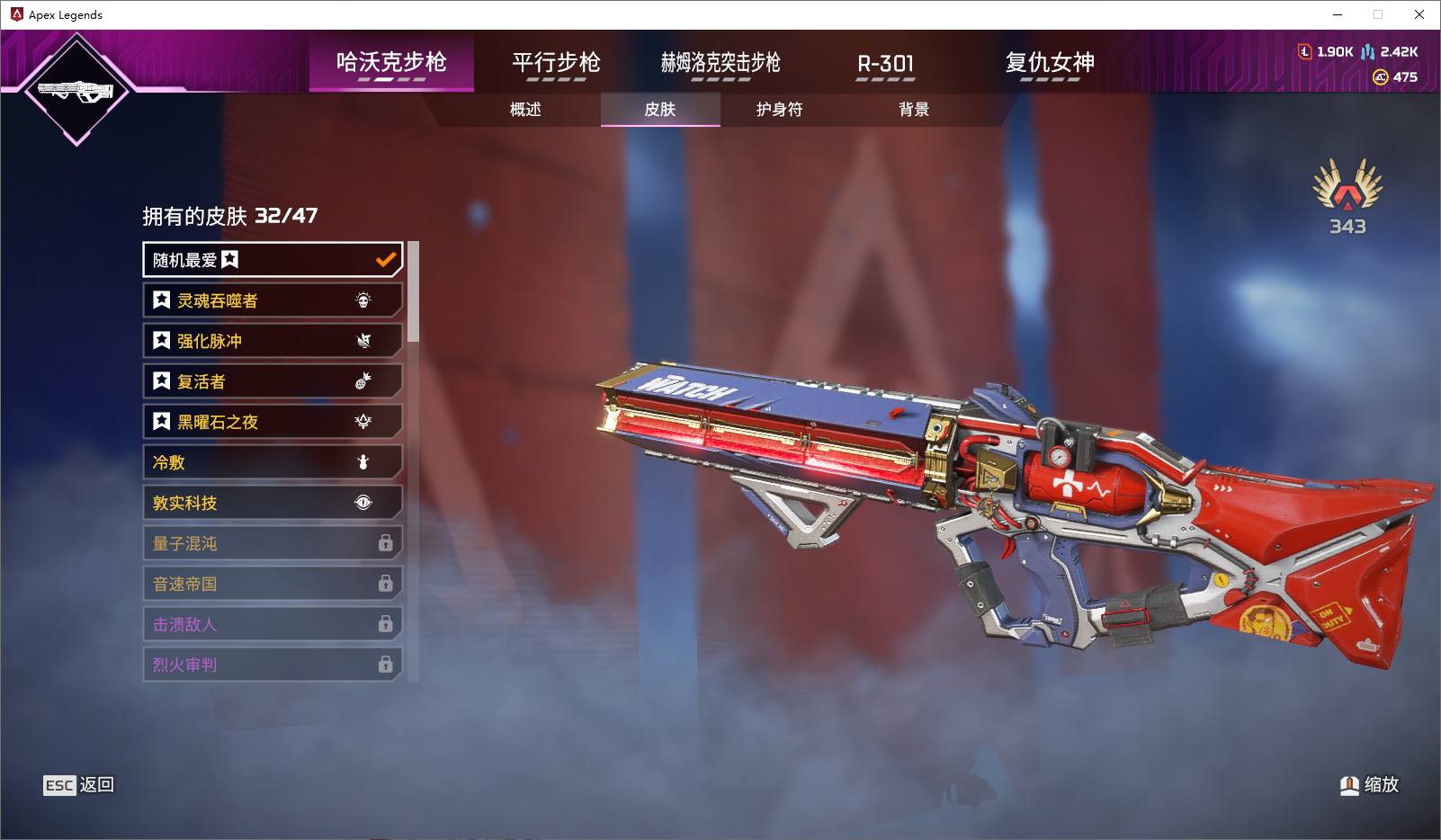1441x840 pixels.
Task: Preview the locked 音速帝国 skin
Action: pos(272,584)
